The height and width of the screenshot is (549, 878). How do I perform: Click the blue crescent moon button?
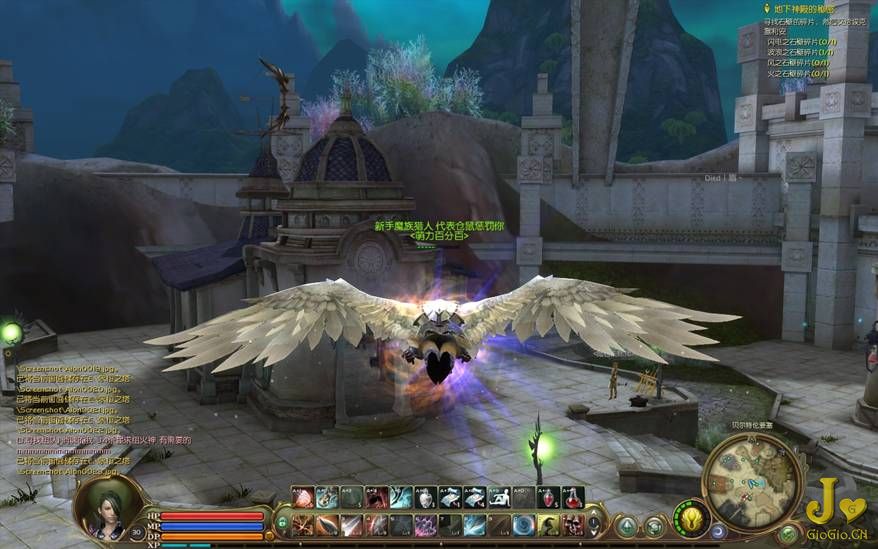718,531
